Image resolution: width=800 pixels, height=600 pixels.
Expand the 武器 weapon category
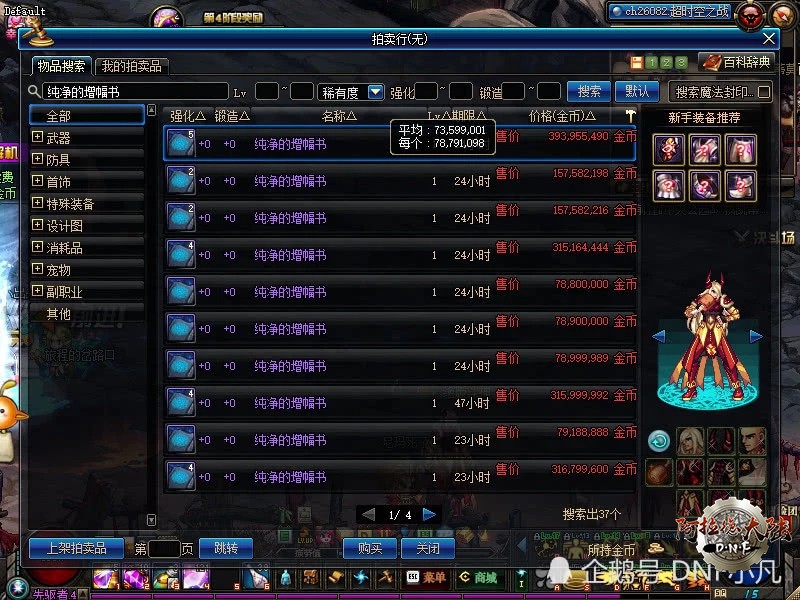pos(38,138)
